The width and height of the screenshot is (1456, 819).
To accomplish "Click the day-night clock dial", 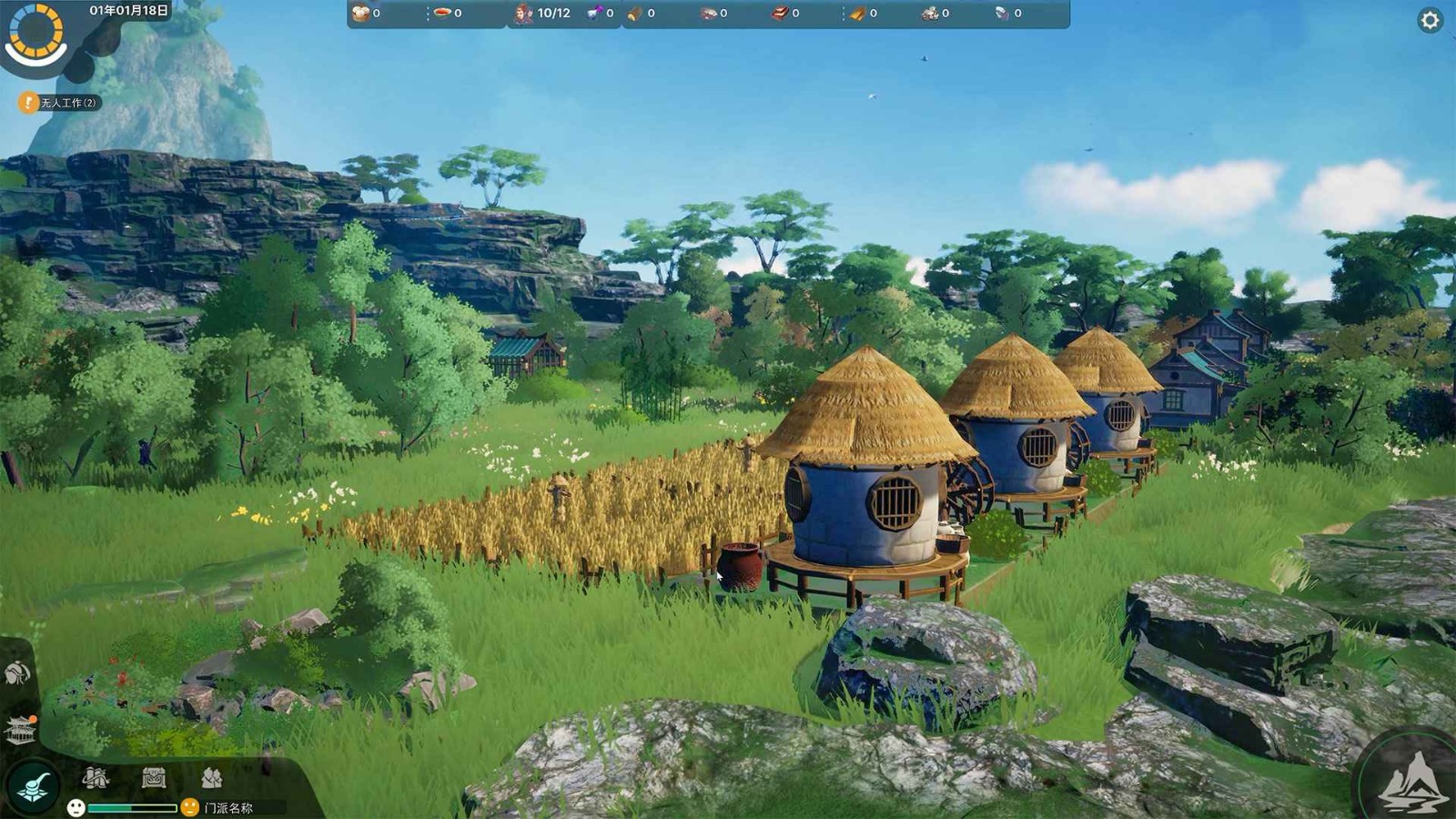I will click(36, 32).
